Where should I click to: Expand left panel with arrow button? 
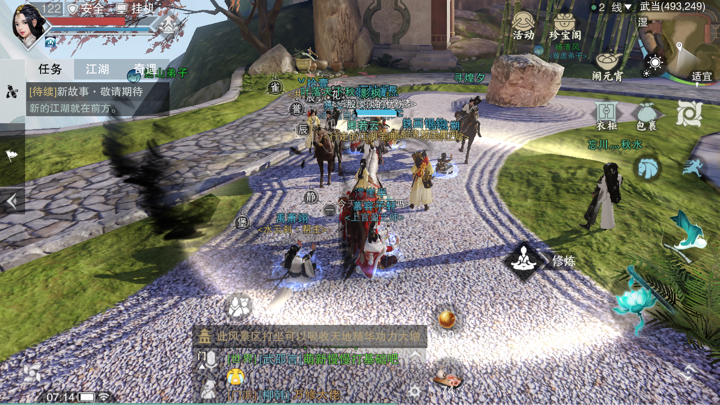point(12,201)
